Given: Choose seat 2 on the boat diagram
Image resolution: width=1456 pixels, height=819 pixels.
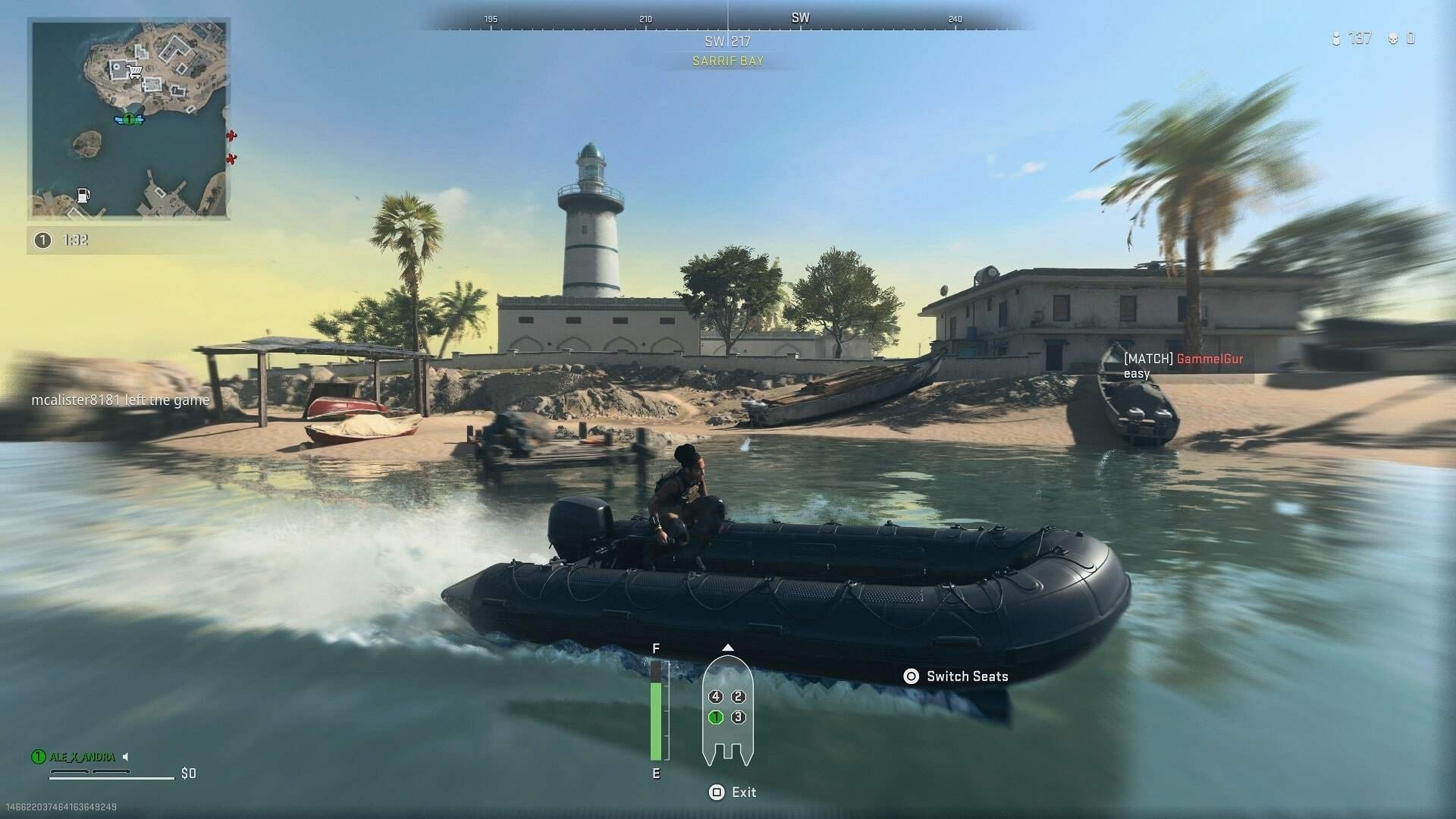Looking at the screenshot, I should point(739,696).
